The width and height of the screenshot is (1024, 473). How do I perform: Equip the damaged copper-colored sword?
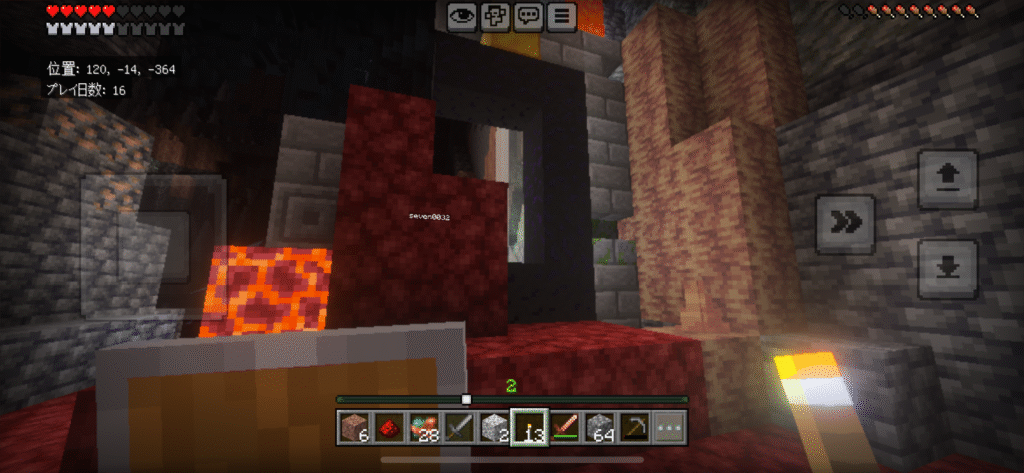565,427
